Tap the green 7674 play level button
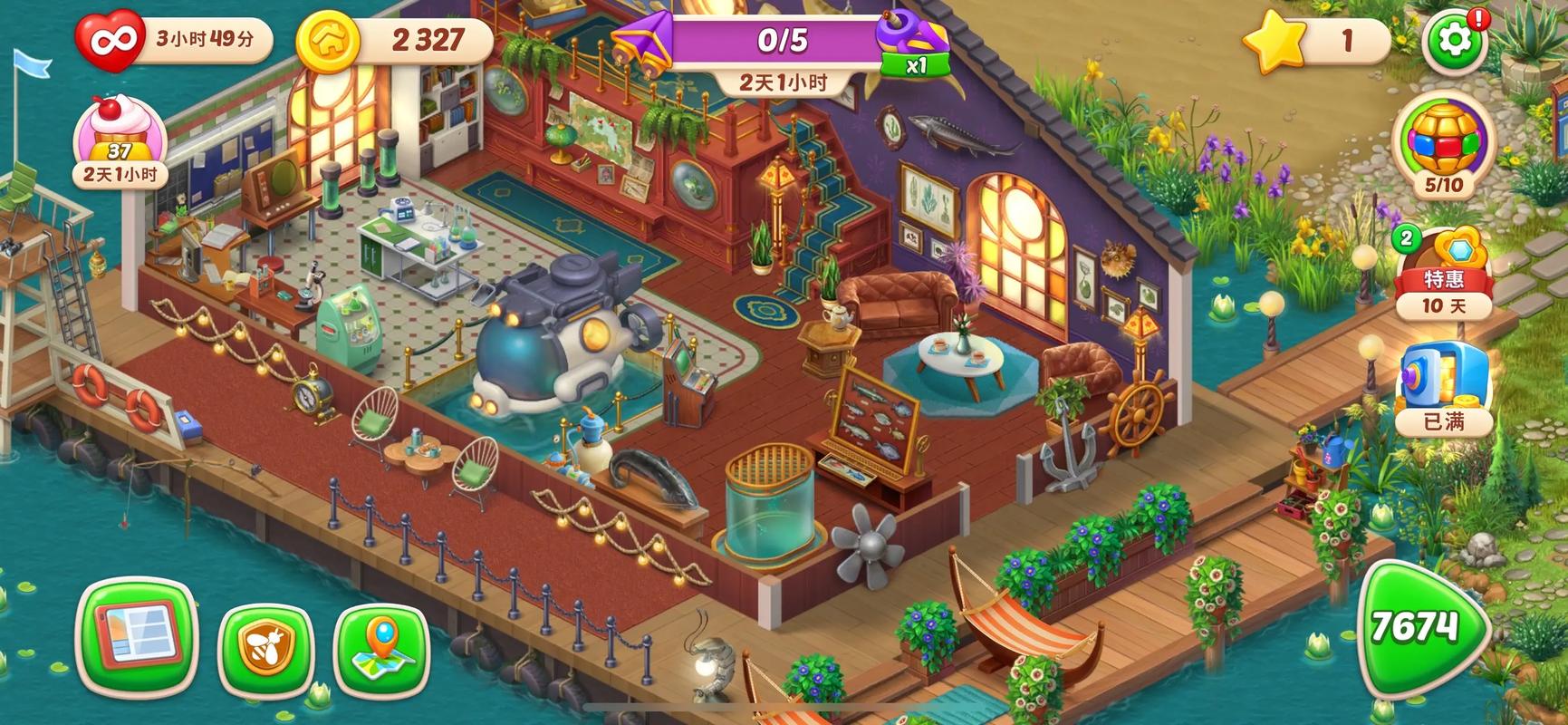Screen dimensions: 1568x725 (x=1423, y=629)
